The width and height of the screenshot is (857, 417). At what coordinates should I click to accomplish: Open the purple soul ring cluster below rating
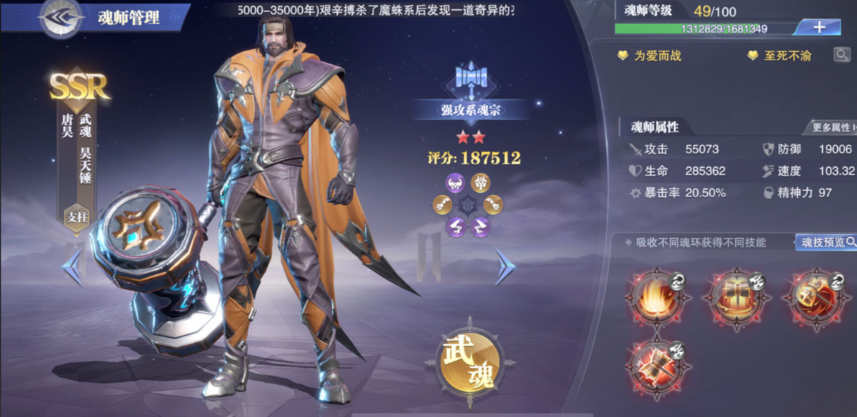[x=467, y=203]
